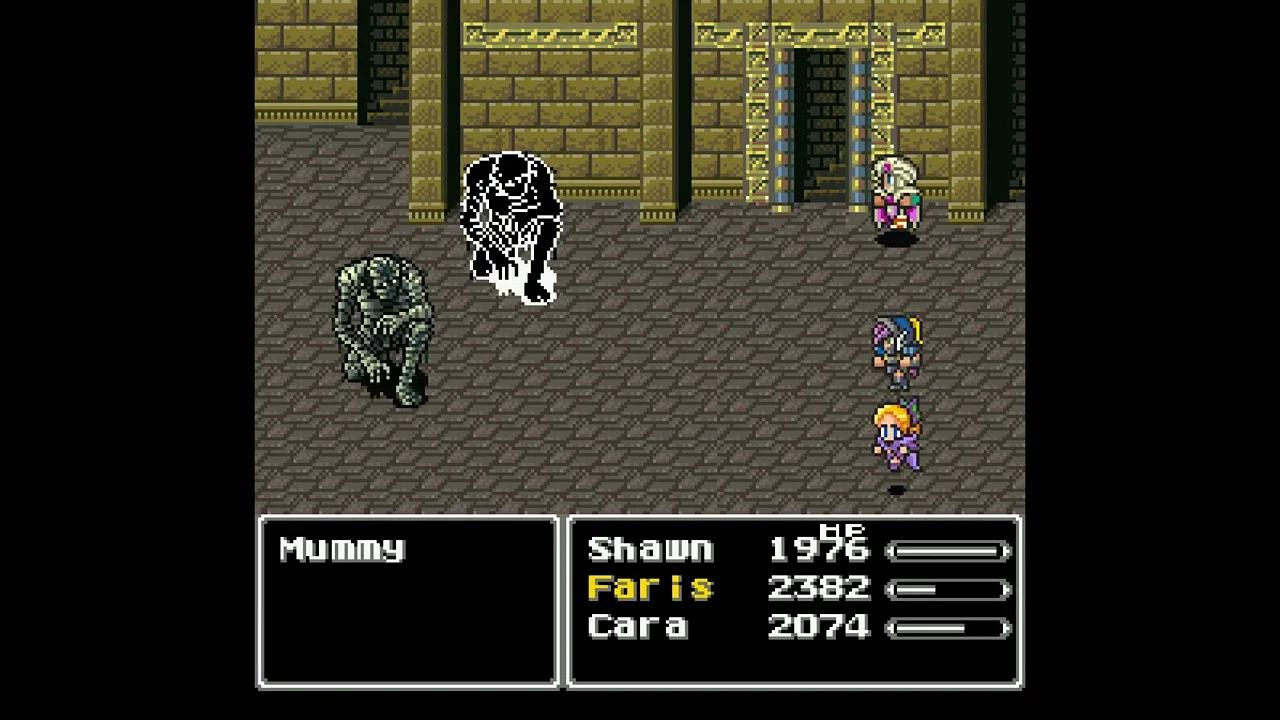Expand the Mummy enemy info panel
Screen dimensions: 1280x720
(x=408, y=600)
